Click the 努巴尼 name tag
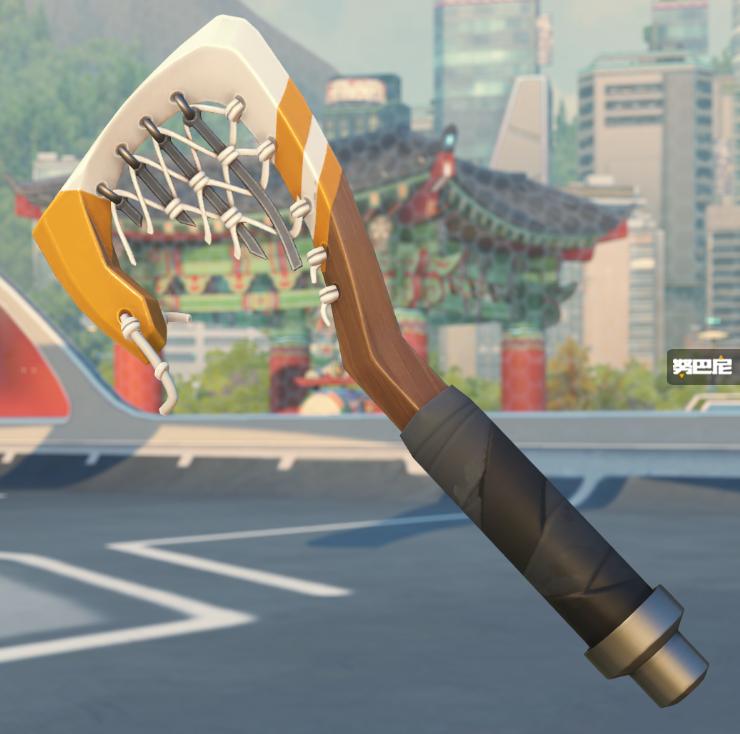The image size is (740, 734). pos(704,367)
